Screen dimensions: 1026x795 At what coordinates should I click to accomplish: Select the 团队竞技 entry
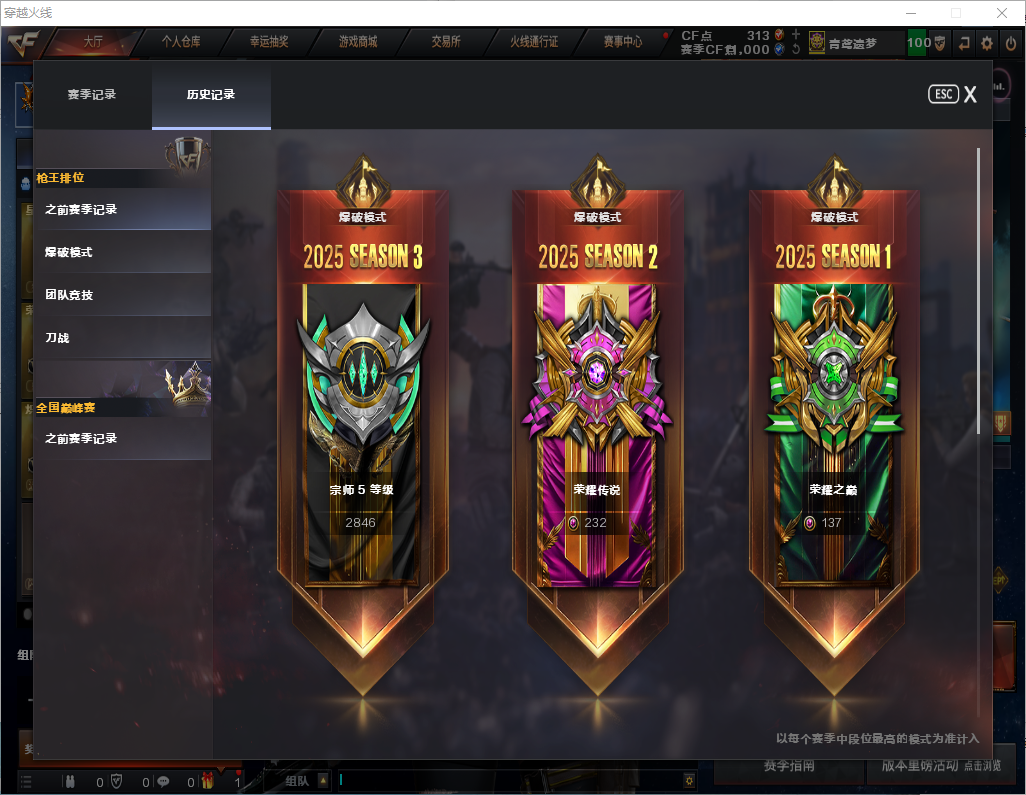[122, 296]
